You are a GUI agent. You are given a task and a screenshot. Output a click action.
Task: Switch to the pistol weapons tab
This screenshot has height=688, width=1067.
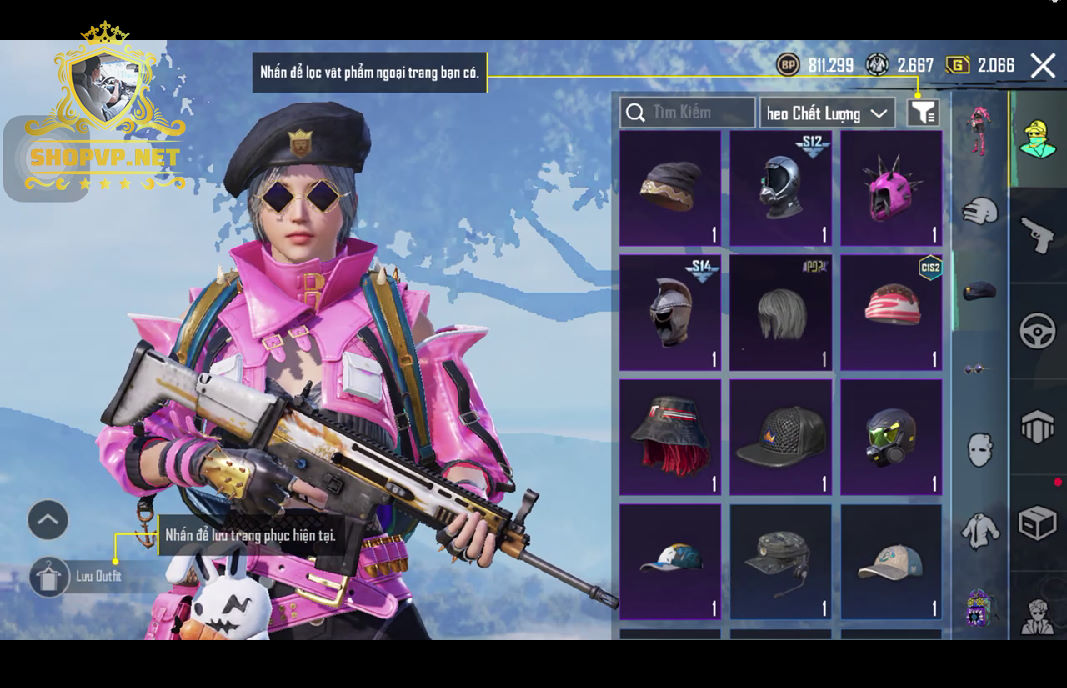[x=1037, y=234]
